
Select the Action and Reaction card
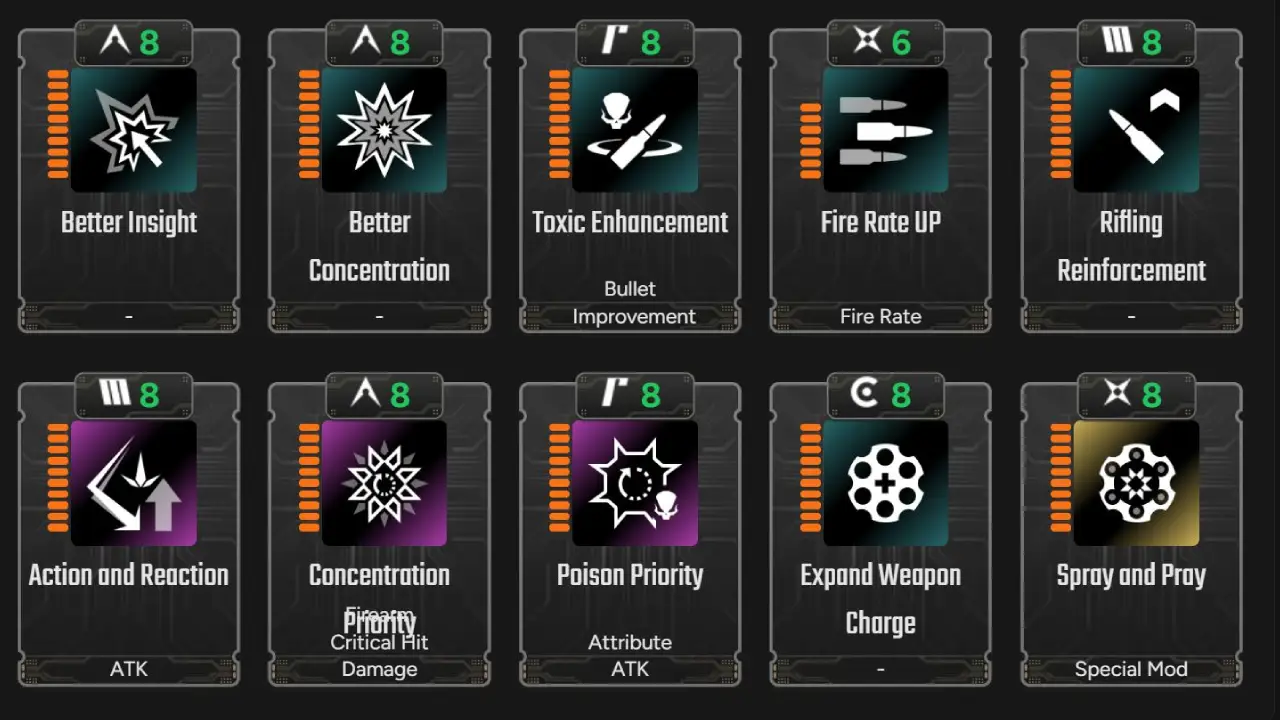click(x=129, y=530)
